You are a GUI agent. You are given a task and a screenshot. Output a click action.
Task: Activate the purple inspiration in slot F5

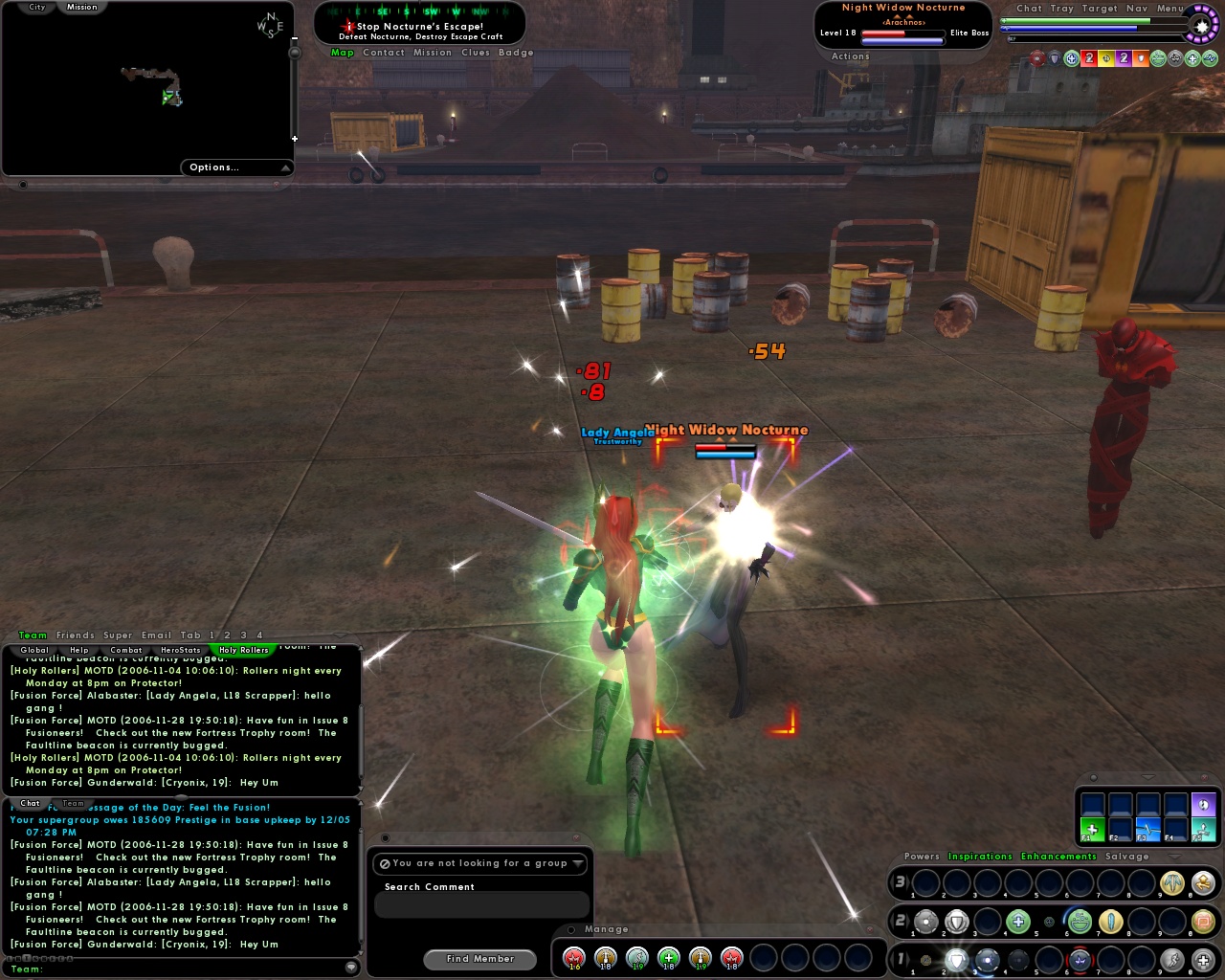point(1203,807)
